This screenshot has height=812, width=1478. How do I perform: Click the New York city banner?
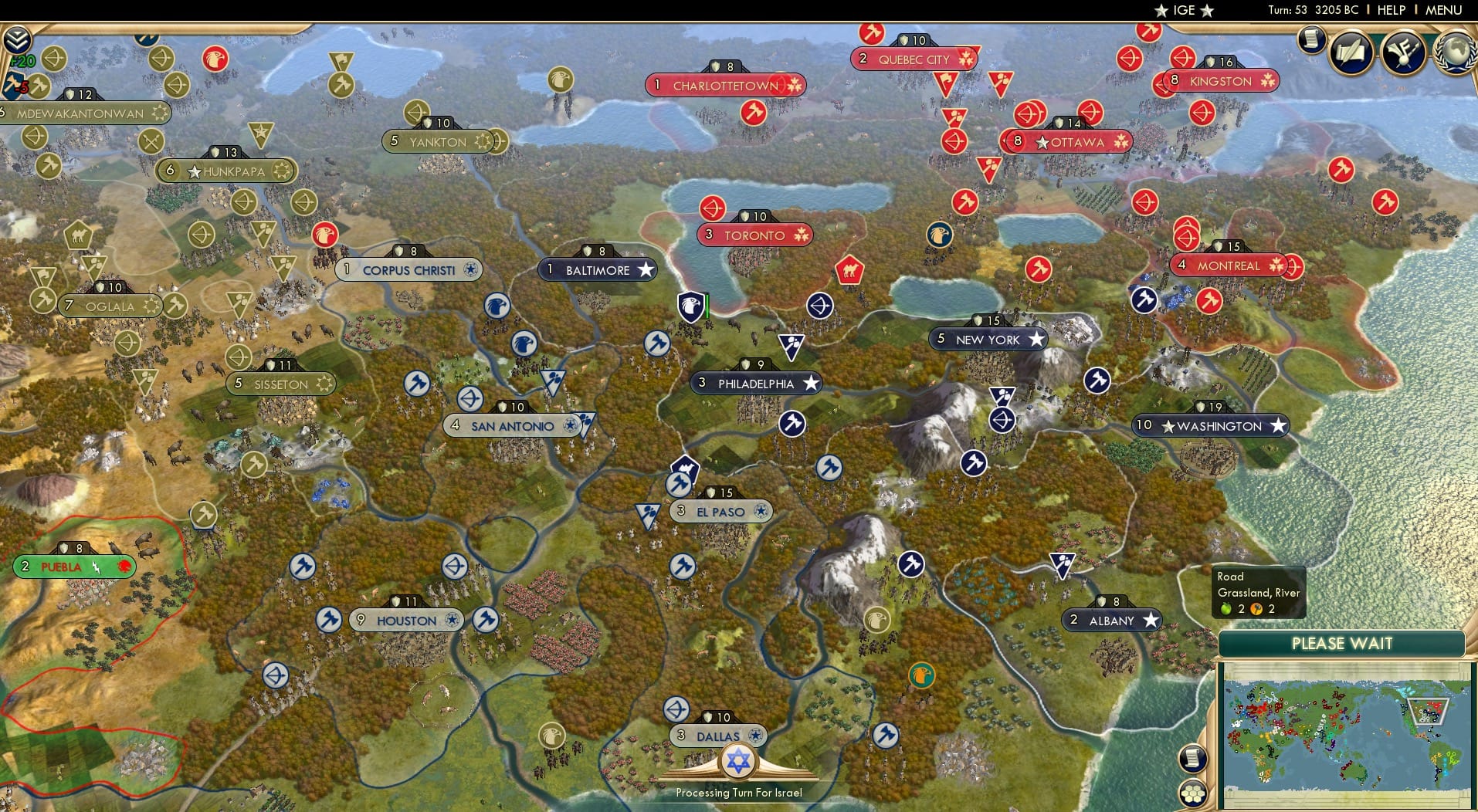(x=989, y=339)
